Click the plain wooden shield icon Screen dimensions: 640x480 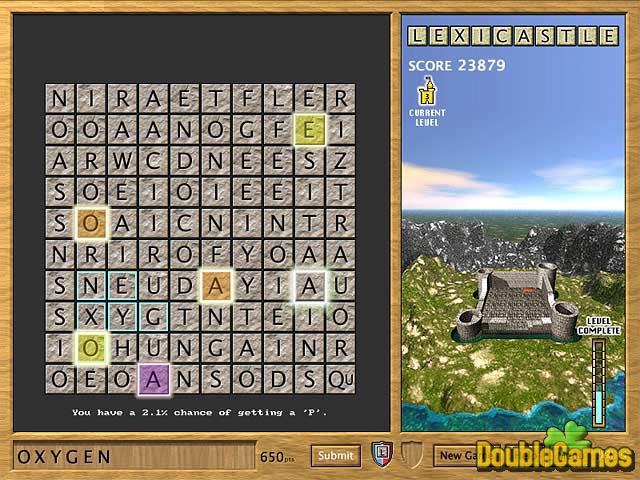coord(409,454)
